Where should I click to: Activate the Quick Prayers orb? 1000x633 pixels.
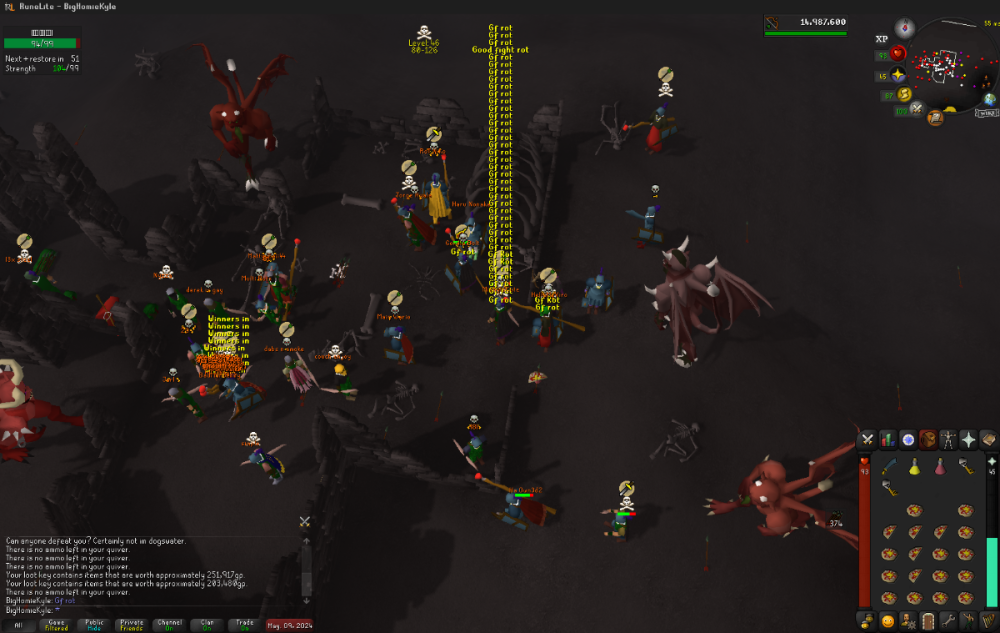tap(898, 76)
